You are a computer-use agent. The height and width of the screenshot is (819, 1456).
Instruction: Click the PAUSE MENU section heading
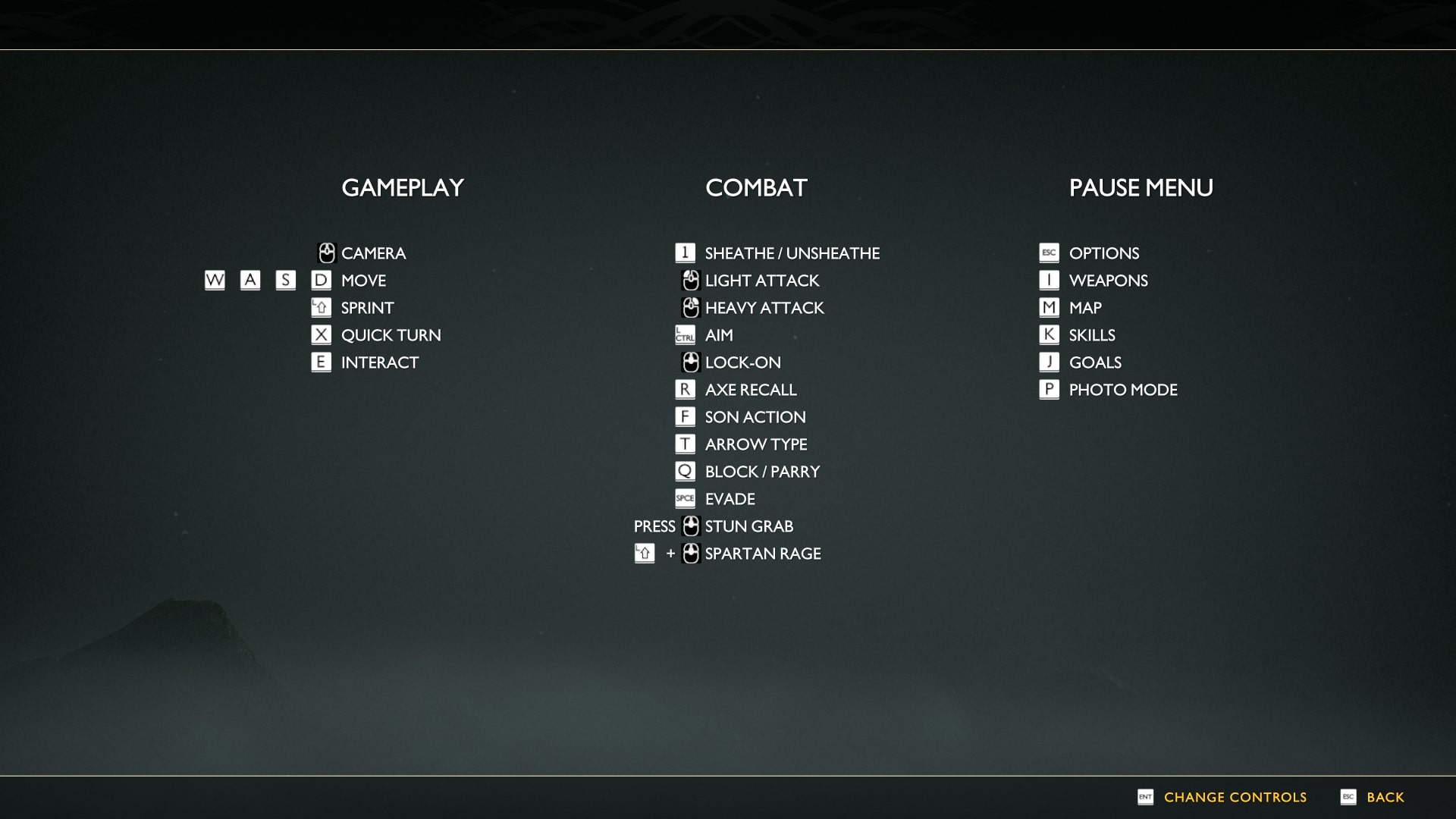(1141, 187)
